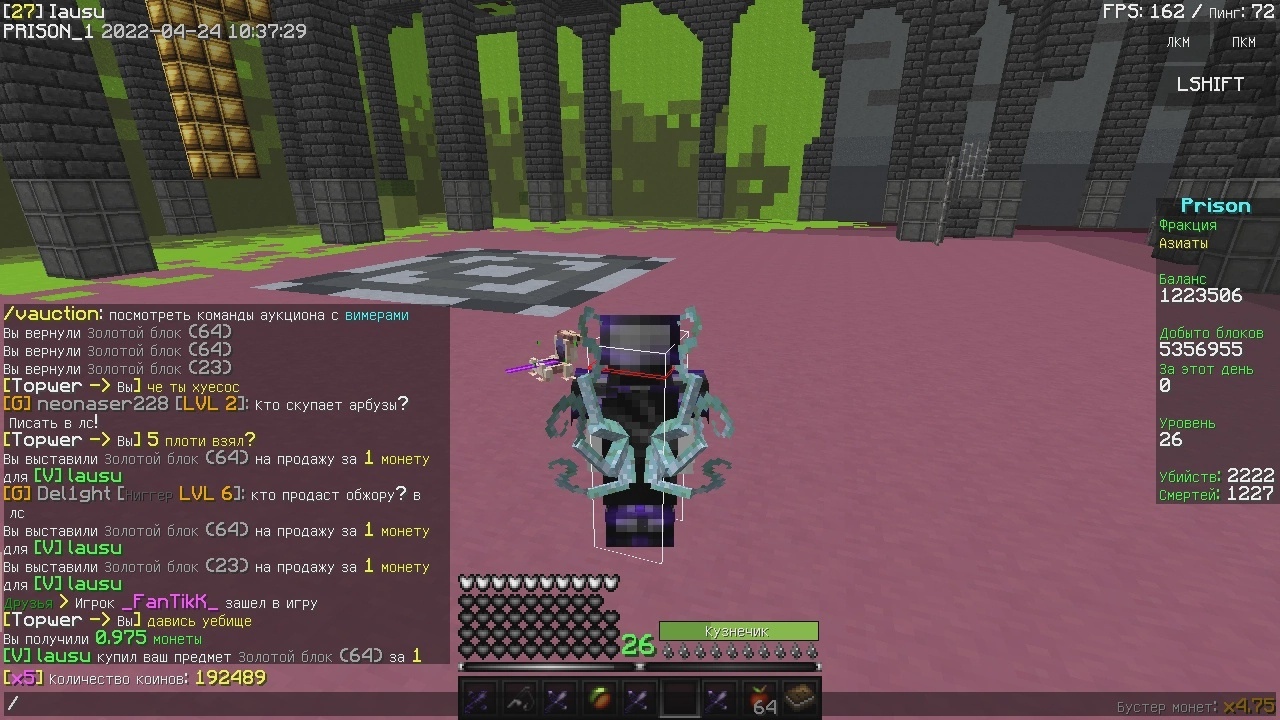
Task: Click the ЛКМ key indicator overlay
Action: 1177,42
